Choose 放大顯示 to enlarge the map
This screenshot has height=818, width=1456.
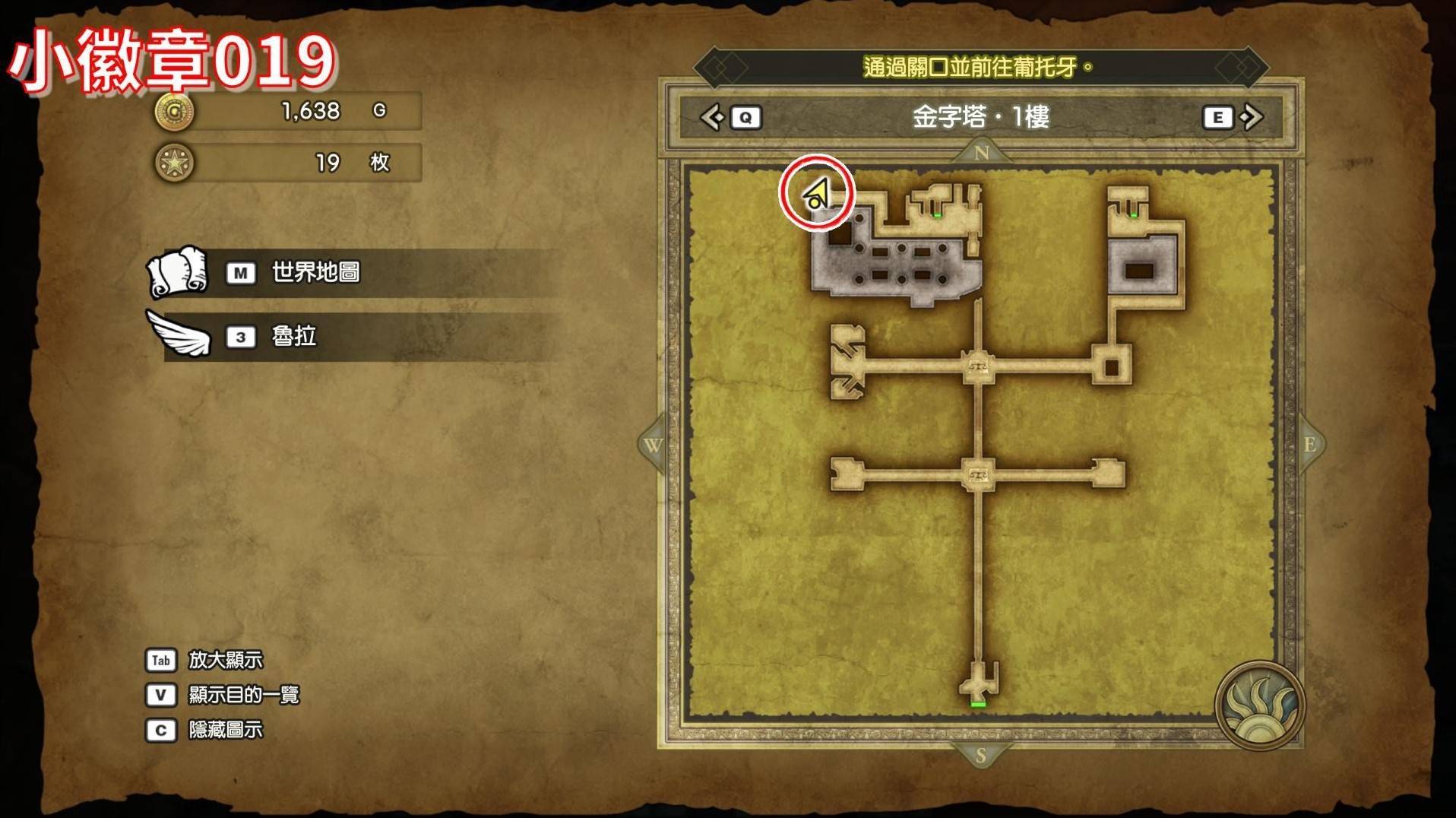pos(225,660)
